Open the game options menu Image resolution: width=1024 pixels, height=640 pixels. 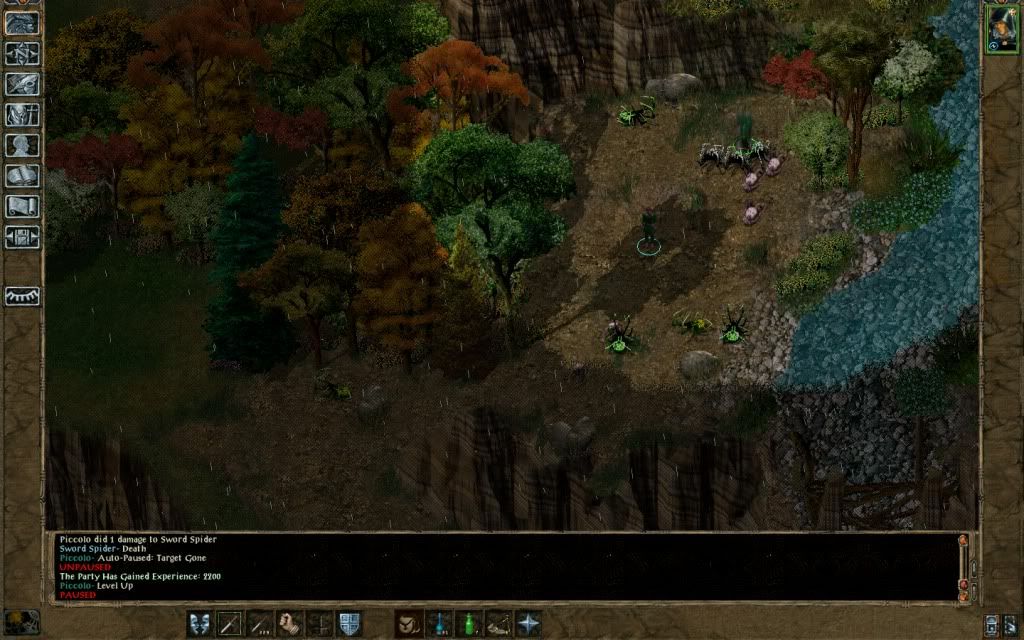point(22,238)
